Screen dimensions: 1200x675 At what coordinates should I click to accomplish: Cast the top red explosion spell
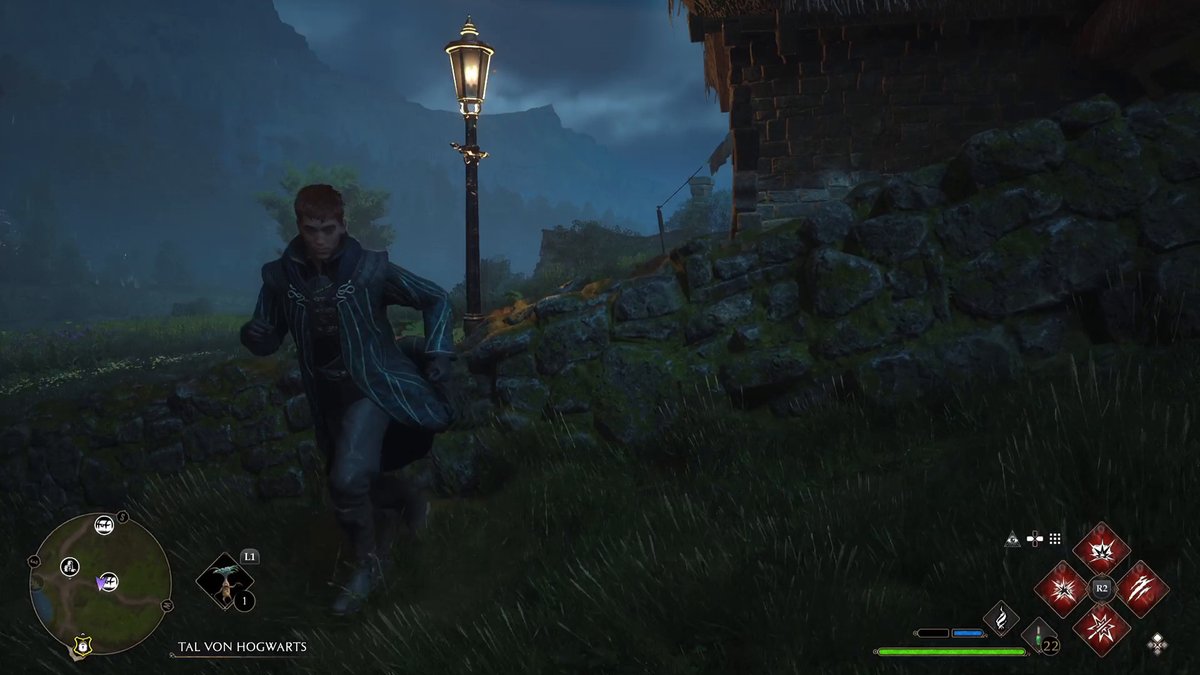point(1101,549)
